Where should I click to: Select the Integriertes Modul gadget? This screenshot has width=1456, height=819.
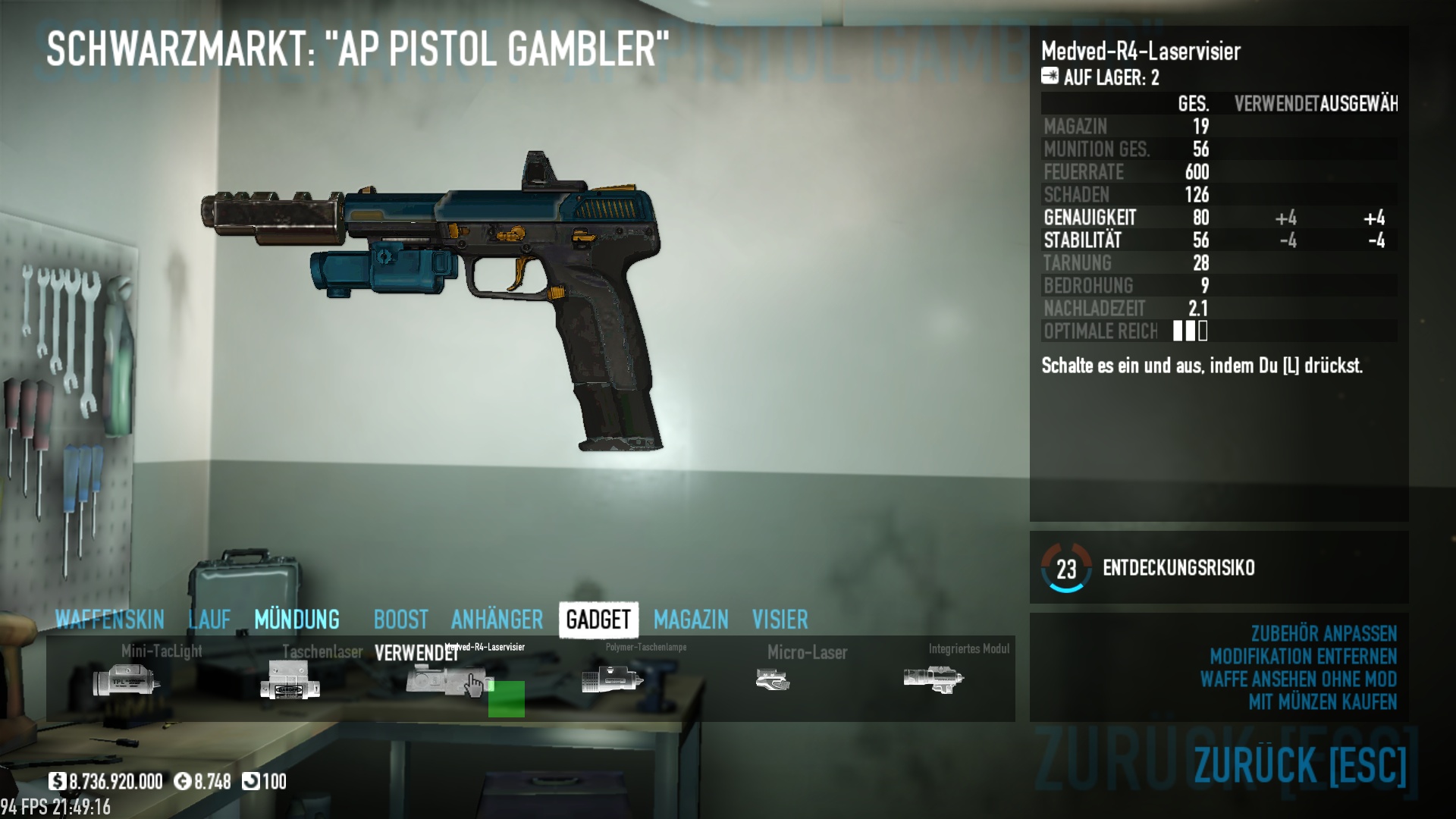(934, 679)
